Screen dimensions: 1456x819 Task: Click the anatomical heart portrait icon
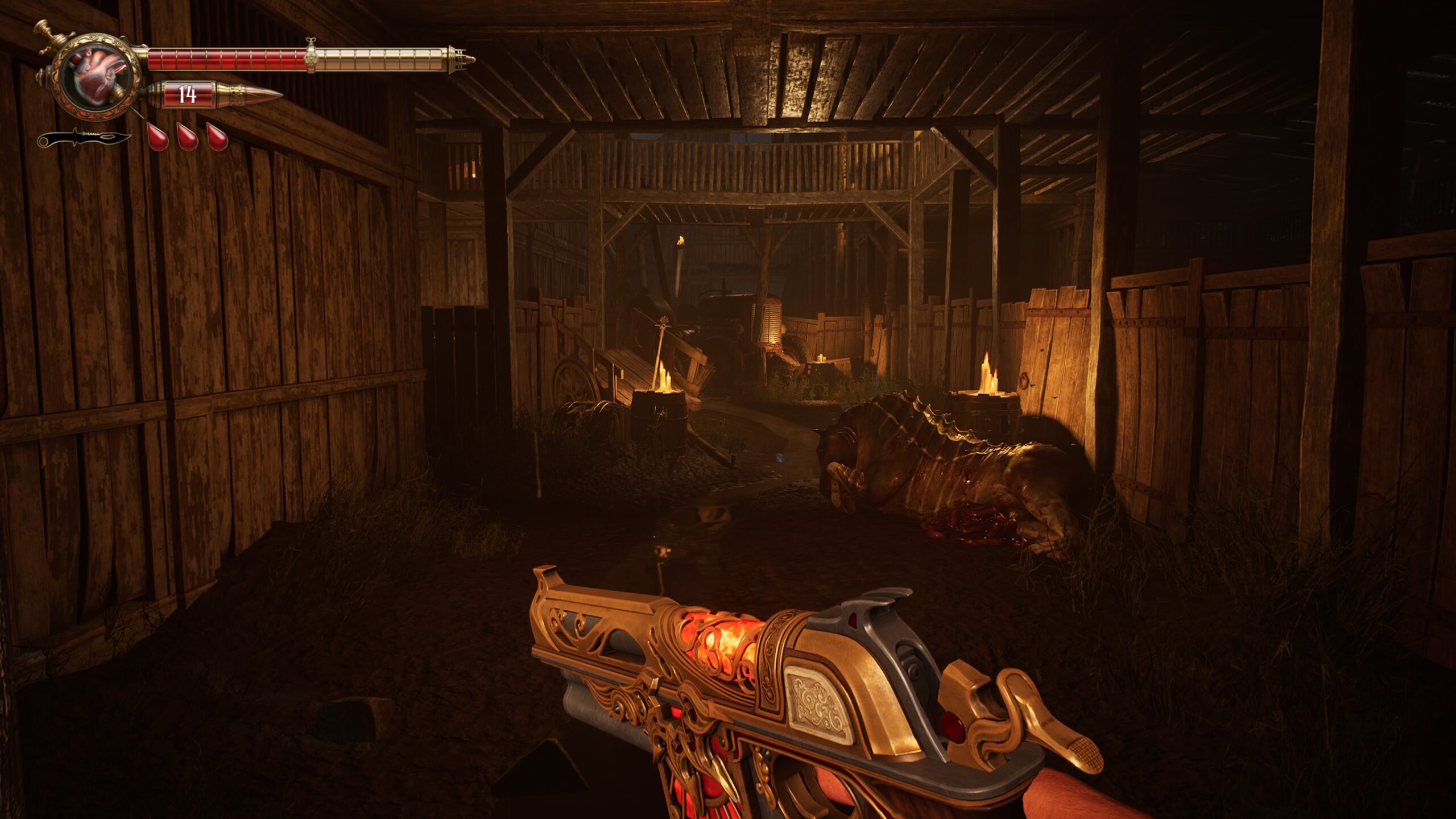click(x=96, y=77)
